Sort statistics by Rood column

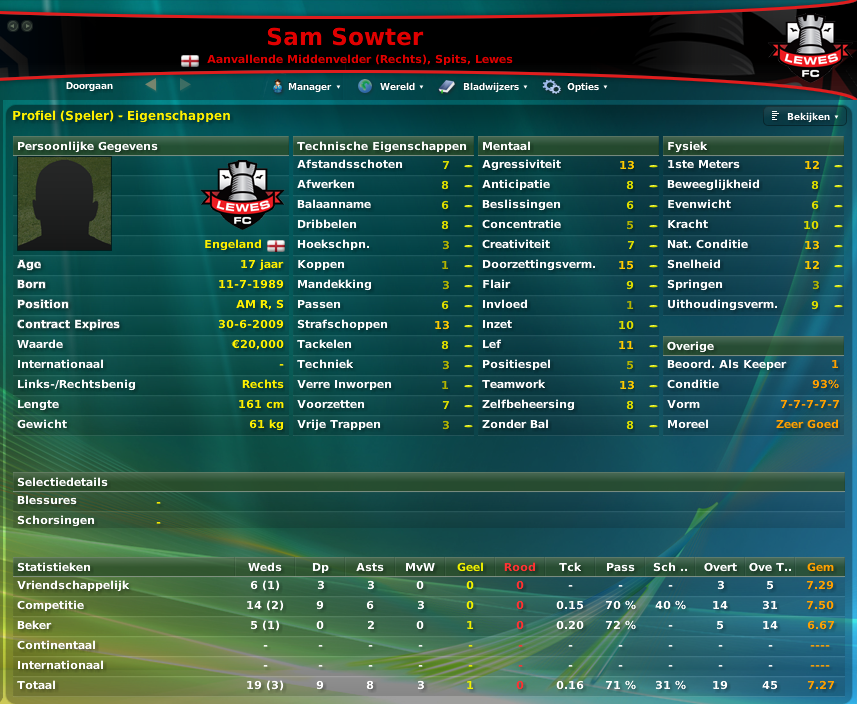(x=520, y=567)
